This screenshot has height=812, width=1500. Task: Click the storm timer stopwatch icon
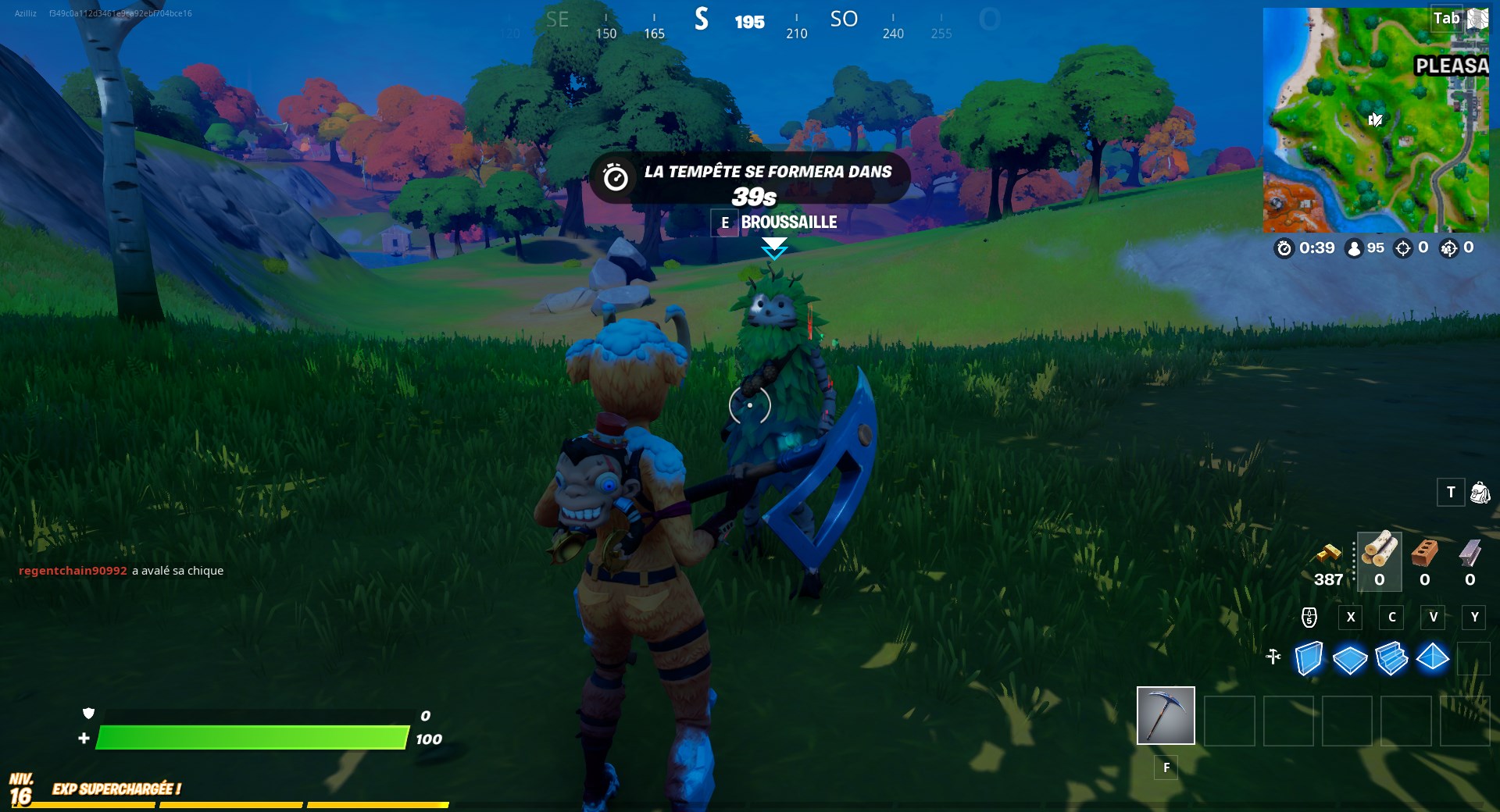click(x=1284, y=248)
